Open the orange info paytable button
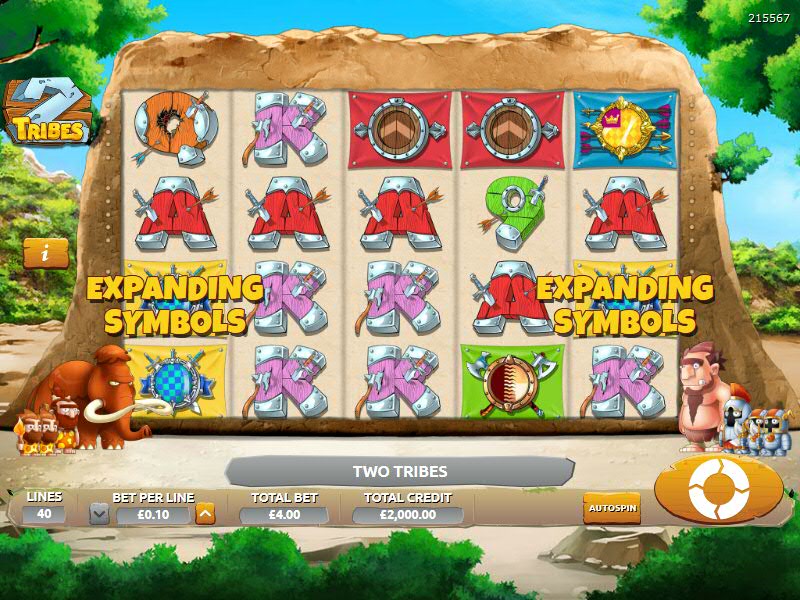Screen dimensions: 800x600 [x=47, y=254]
